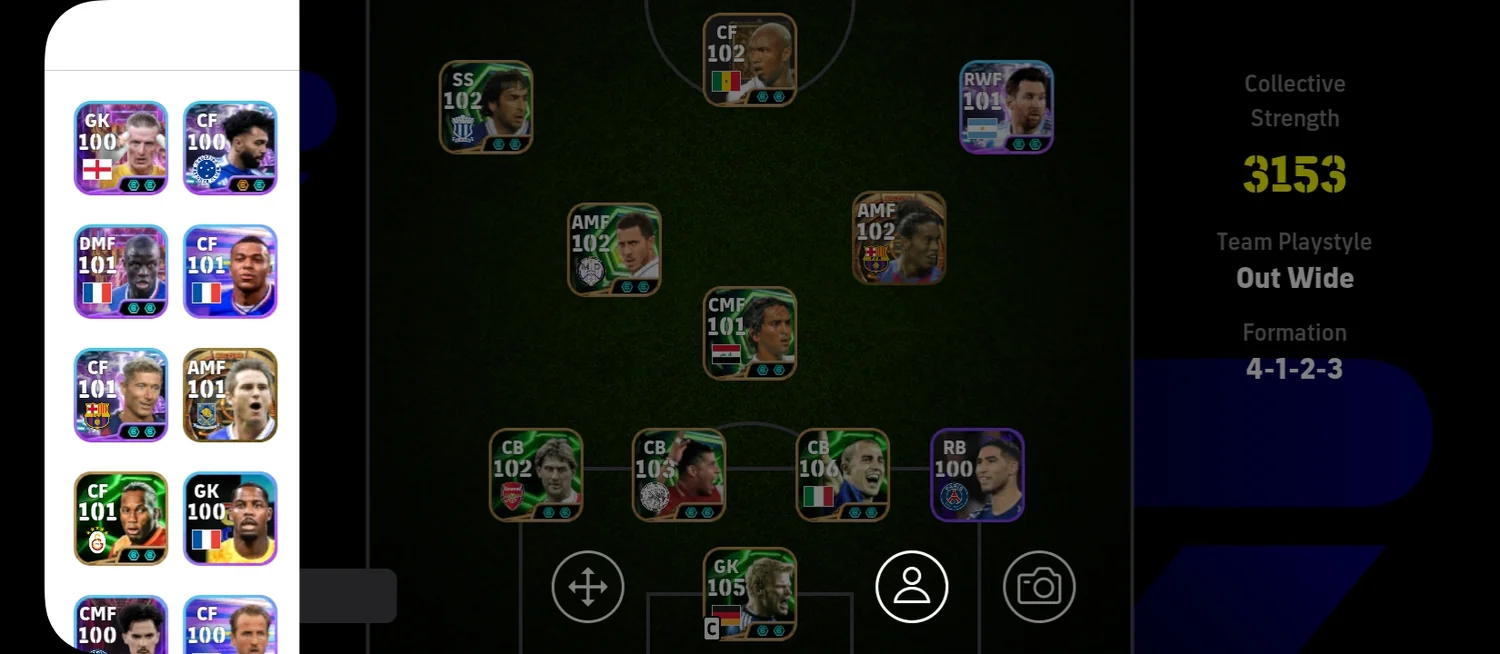Select reserve GK 100 with England flag
The image size is (1500, 654).
point(121,148)
